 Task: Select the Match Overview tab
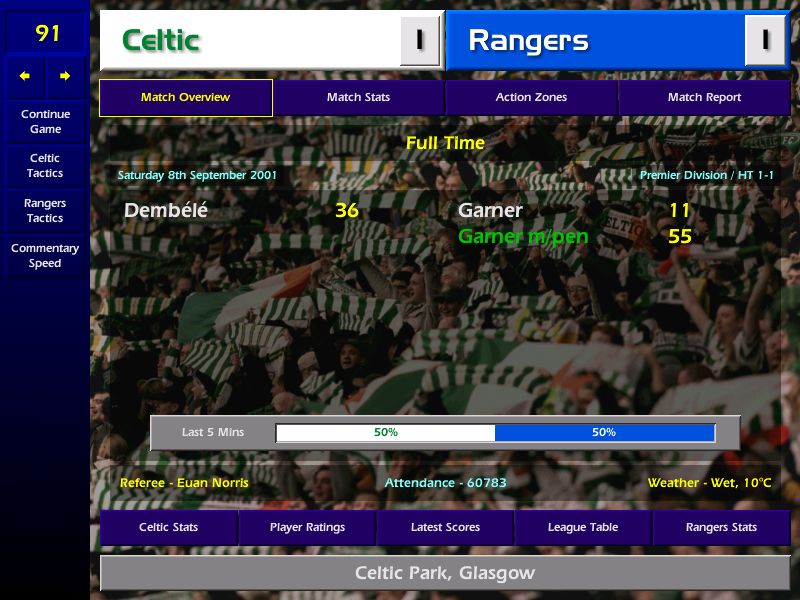185,98
